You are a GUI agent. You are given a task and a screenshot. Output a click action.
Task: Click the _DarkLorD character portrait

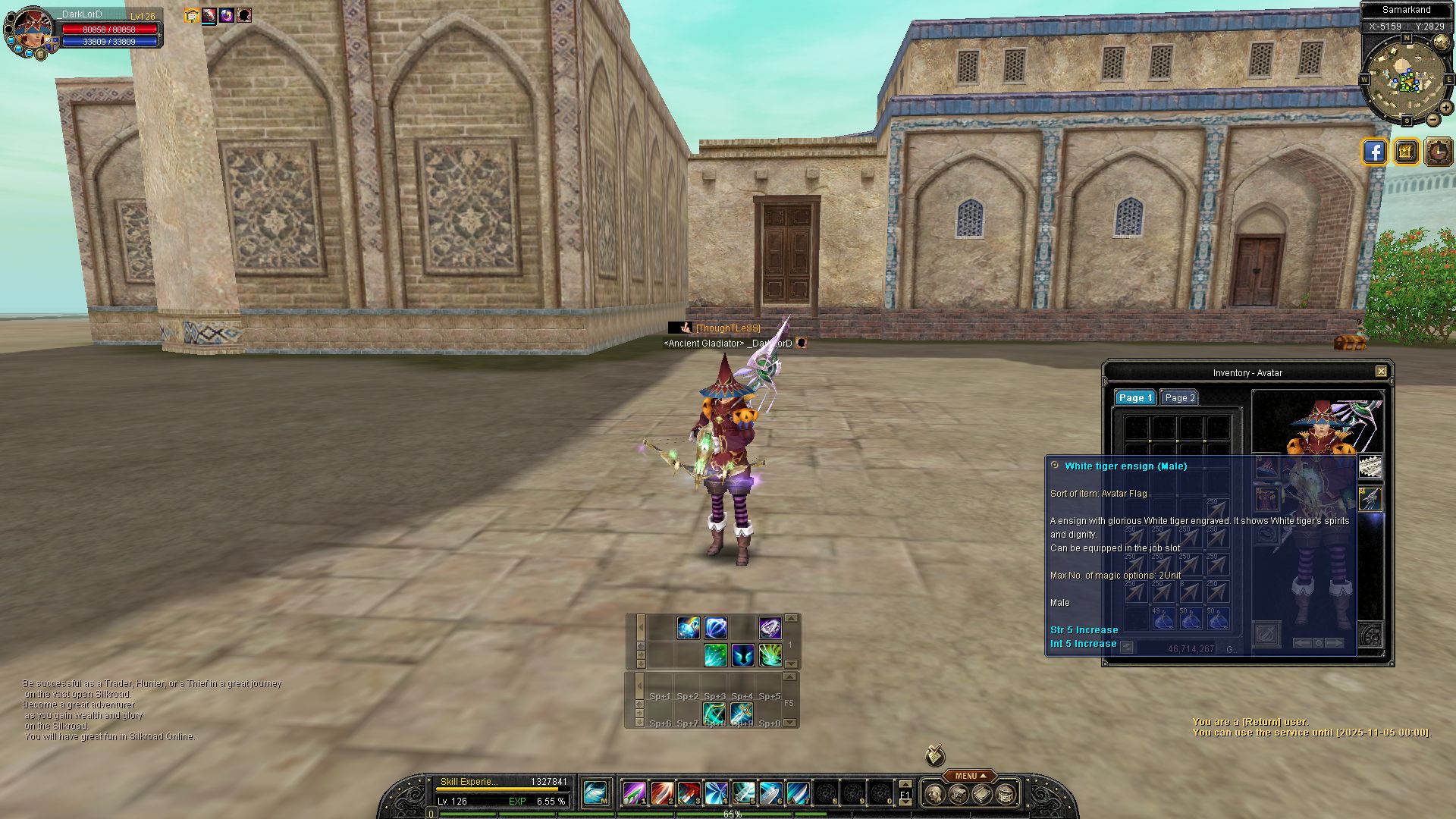32,30
